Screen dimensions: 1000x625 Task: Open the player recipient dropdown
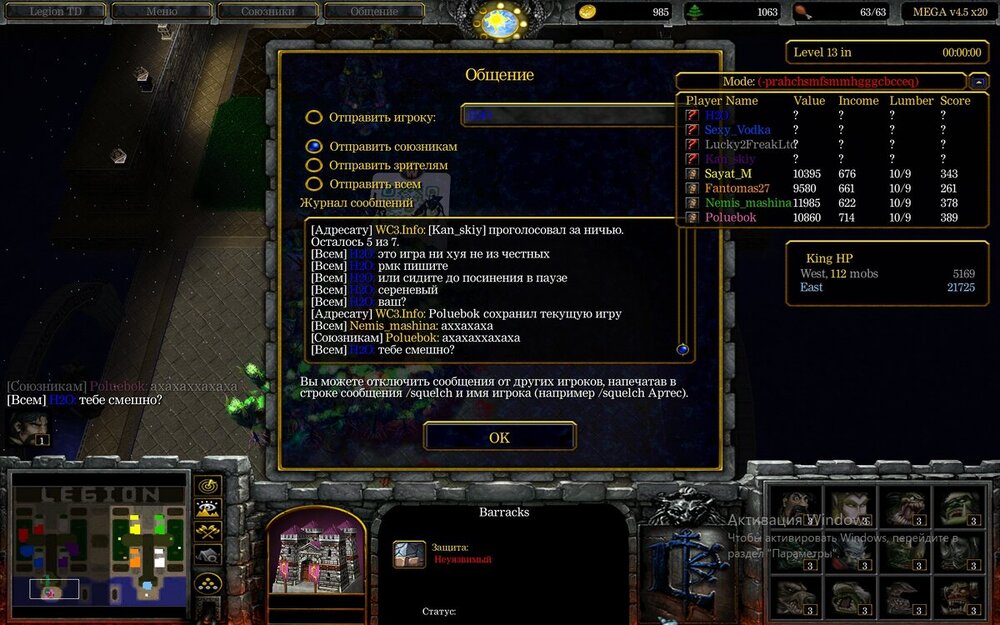[x=570, y=116]
